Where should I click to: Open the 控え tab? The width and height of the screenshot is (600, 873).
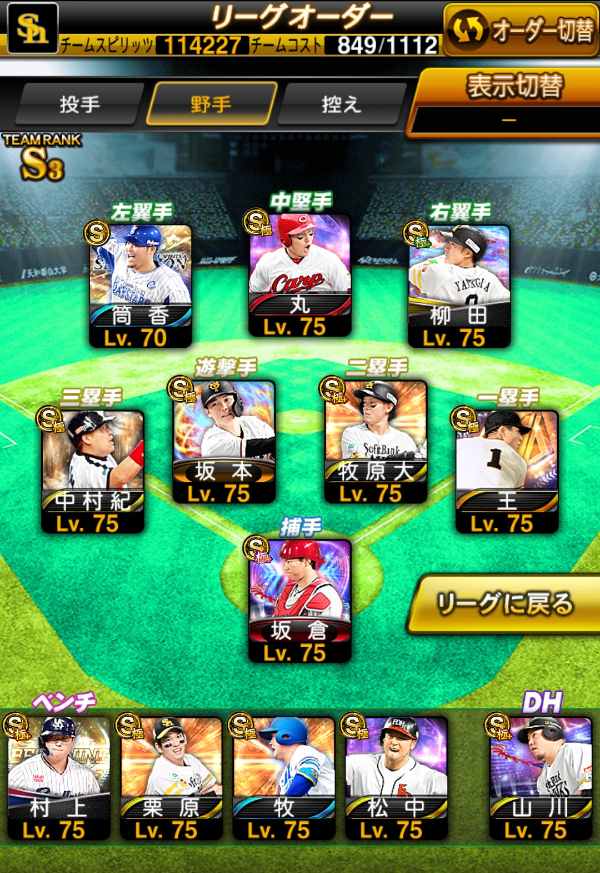[342, 105]
